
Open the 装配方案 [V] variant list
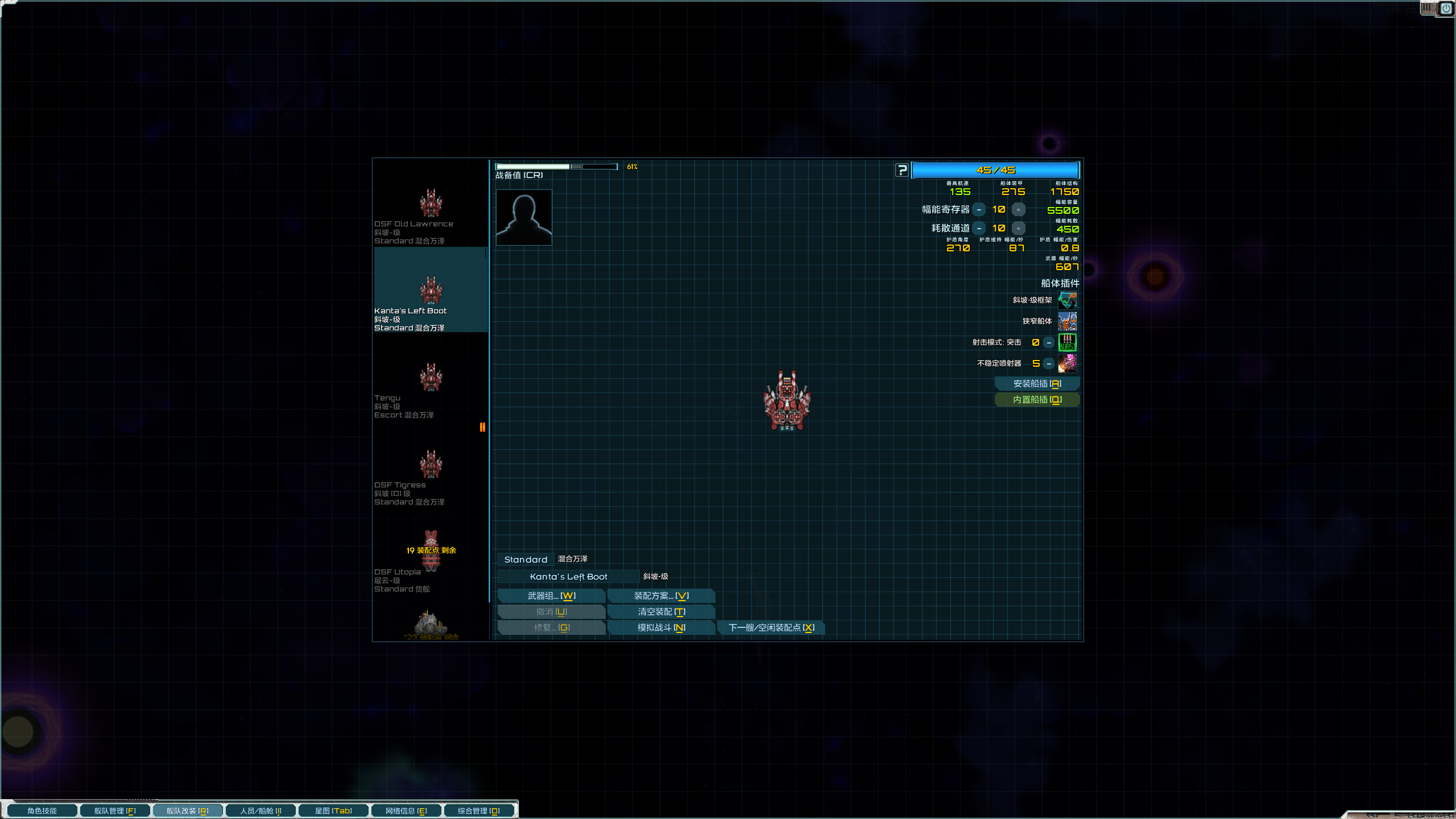pos(661,595)
